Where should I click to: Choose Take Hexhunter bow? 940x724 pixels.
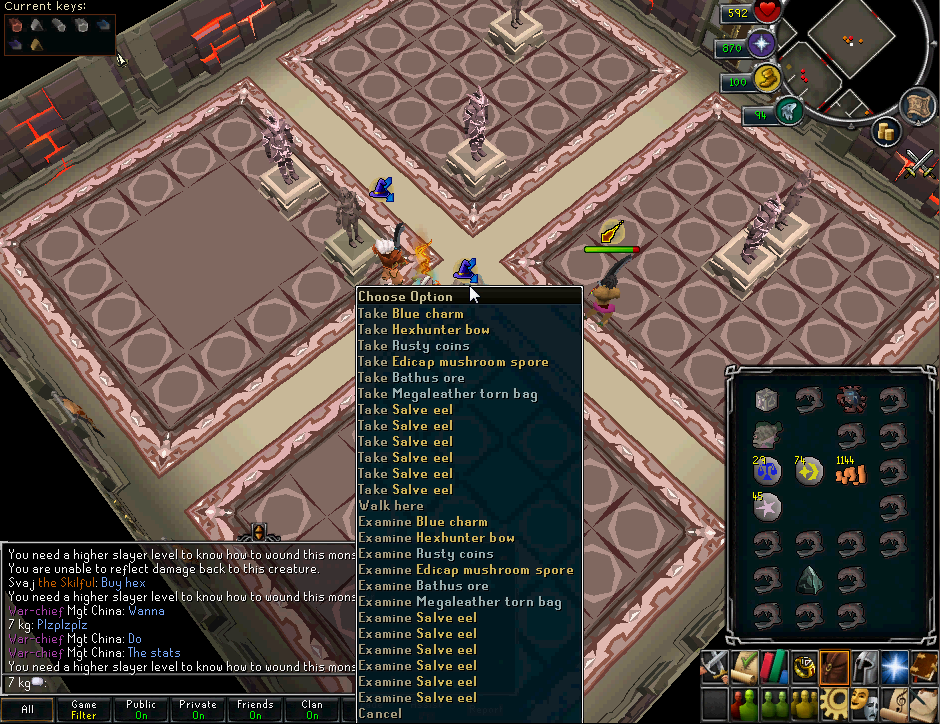(x=424, y=329)
